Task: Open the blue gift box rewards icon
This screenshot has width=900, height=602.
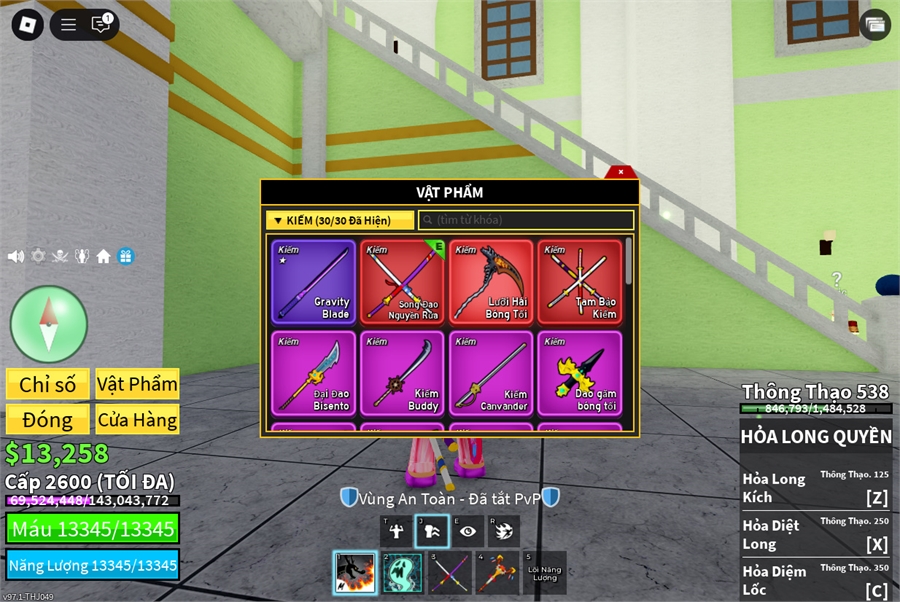Action: coord(125,256)
